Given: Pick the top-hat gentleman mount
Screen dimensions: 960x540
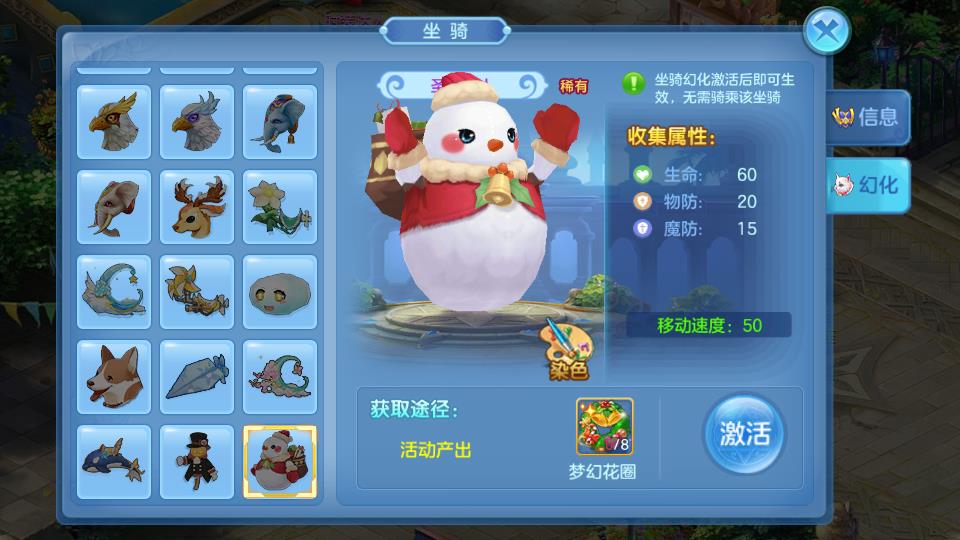Looking at the screenshot, I should tap(197, 462).
